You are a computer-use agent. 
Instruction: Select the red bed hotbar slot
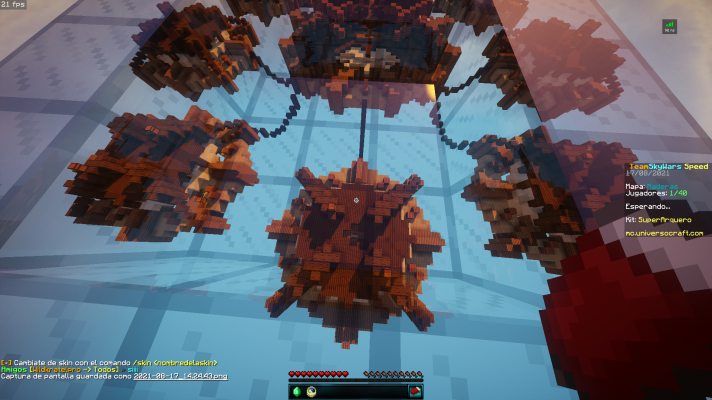416,390
